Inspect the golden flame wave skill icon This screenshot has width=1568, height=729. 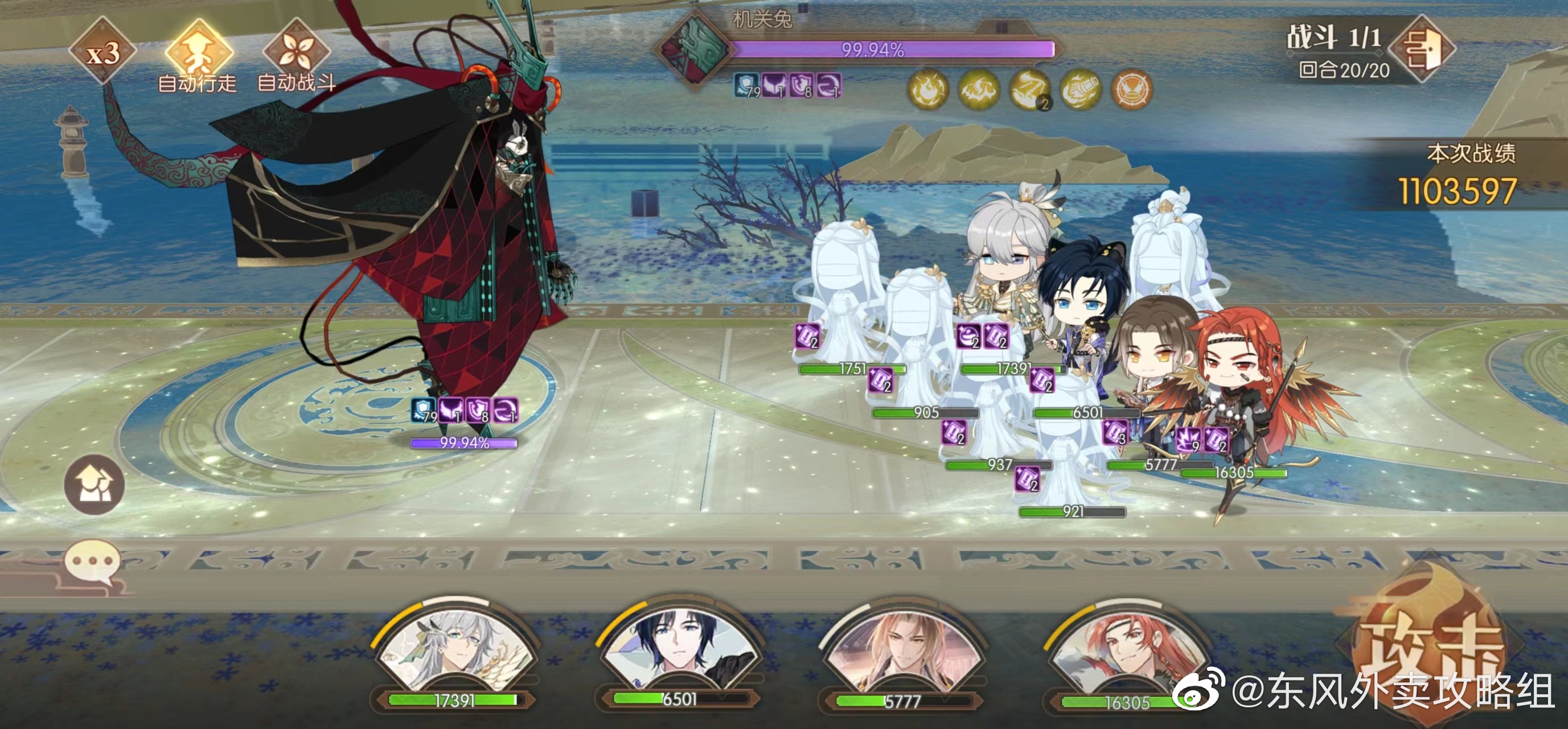tap(979, 90)
